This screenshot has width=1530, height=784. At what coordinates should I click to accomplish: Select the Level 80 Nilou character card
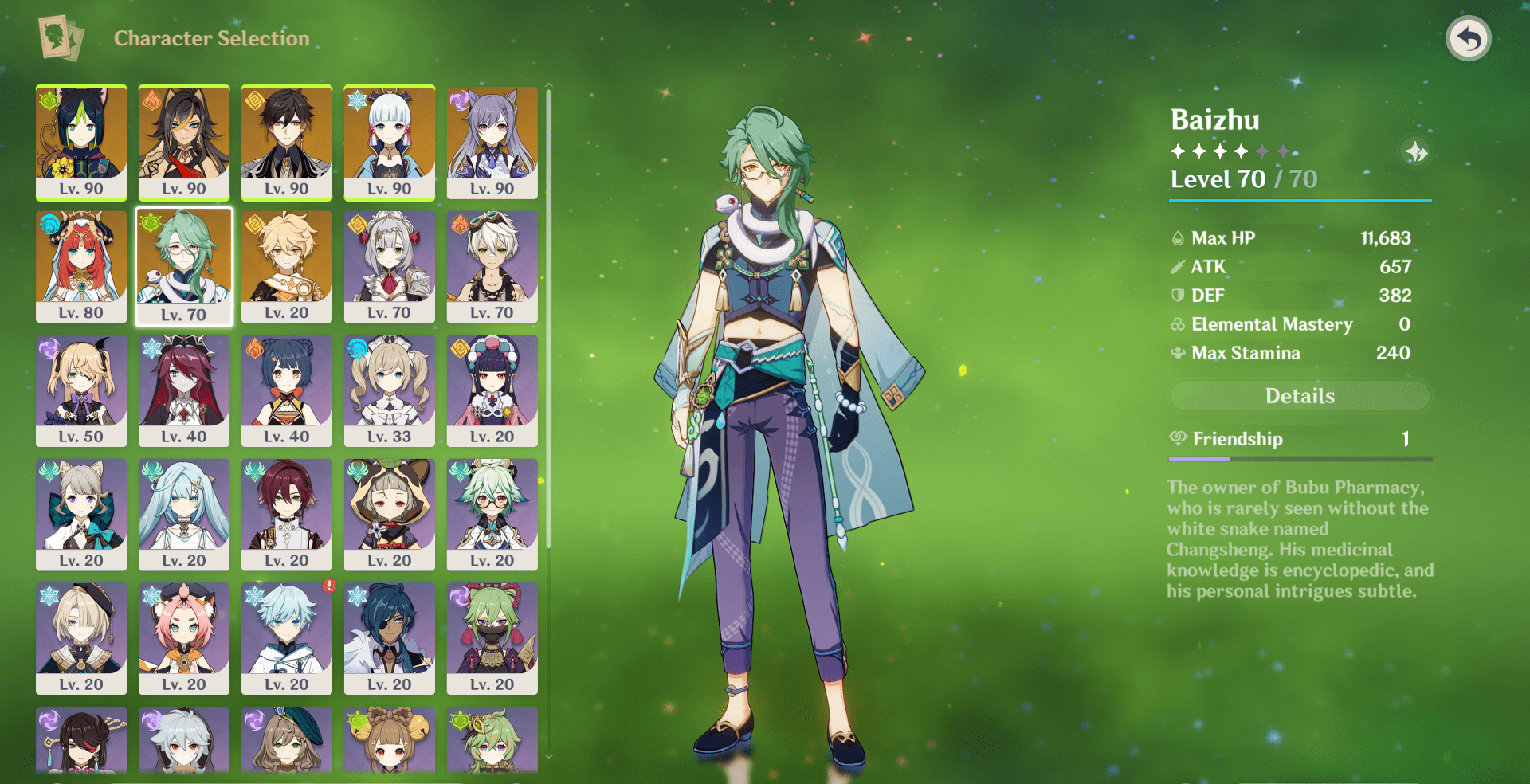[x=81, y=267]
